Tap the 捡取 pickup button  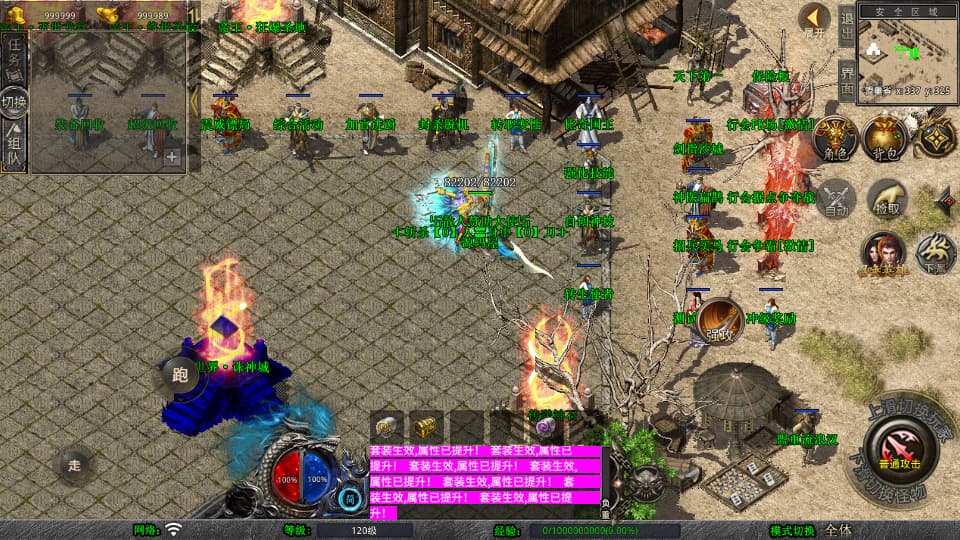tap(886, 199)
